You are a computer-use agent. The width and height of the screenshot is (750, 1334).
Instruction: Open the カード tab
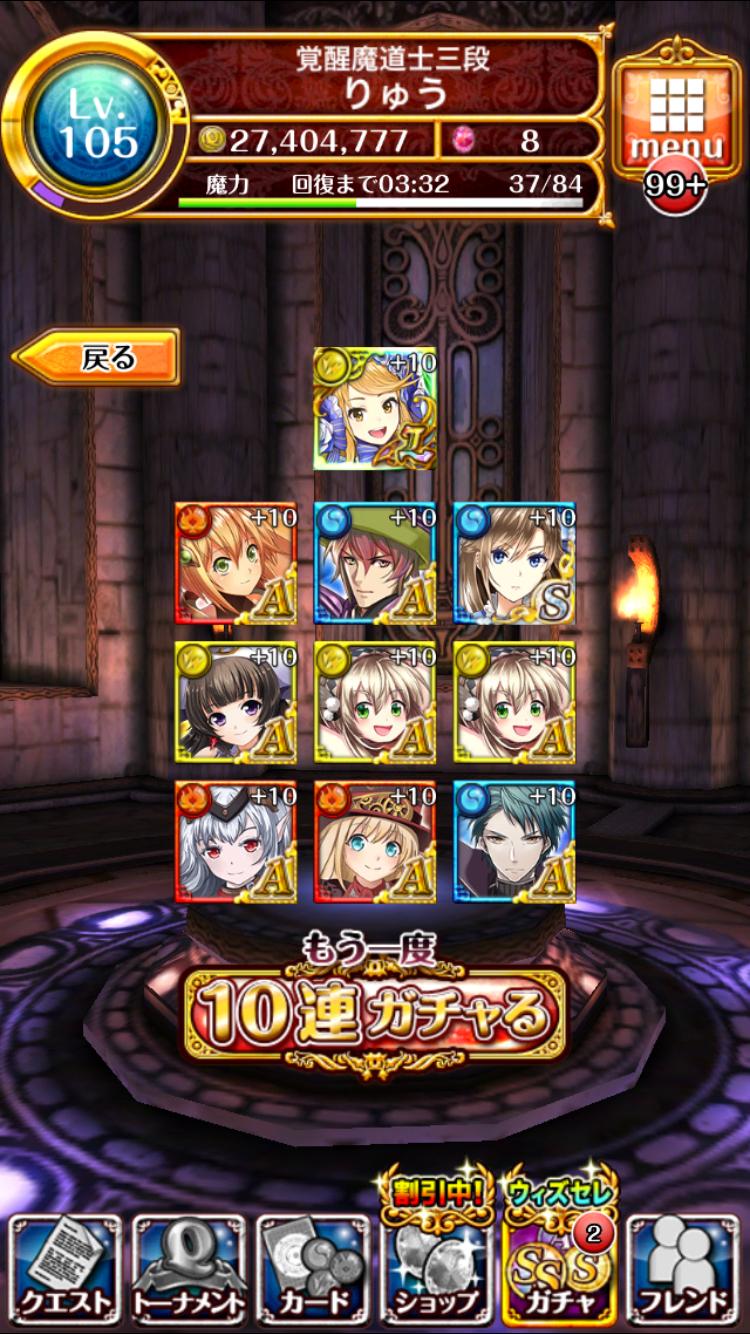tap(313, 1270)
